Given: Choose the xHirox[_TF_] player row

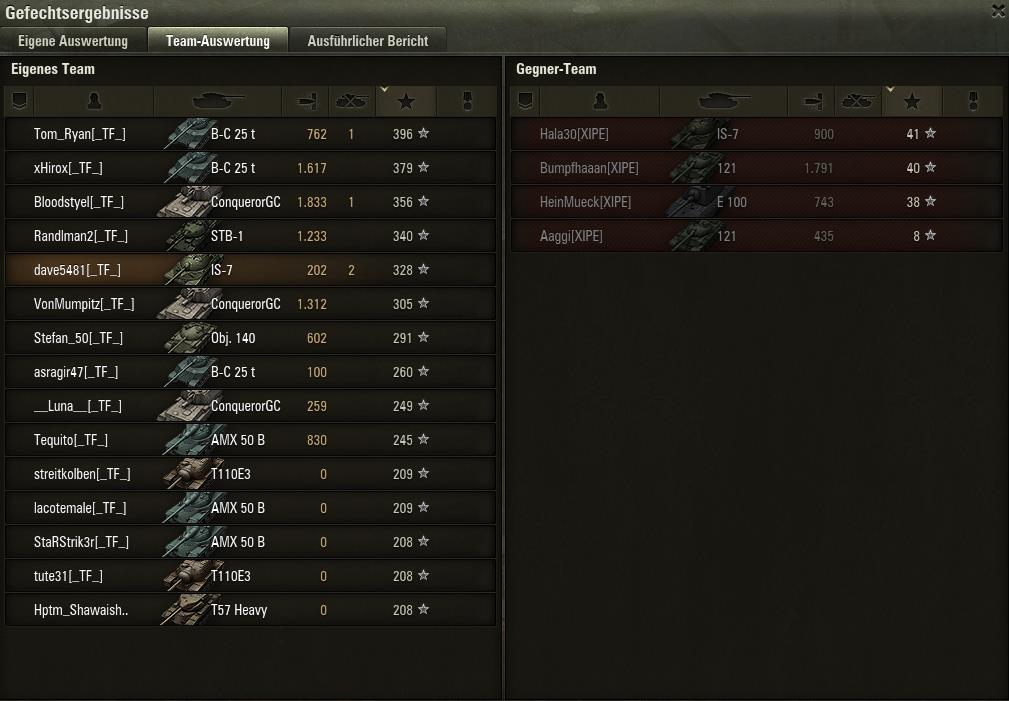Looking at the screenshot, I should pyautogui.click(x=250, y=168).
